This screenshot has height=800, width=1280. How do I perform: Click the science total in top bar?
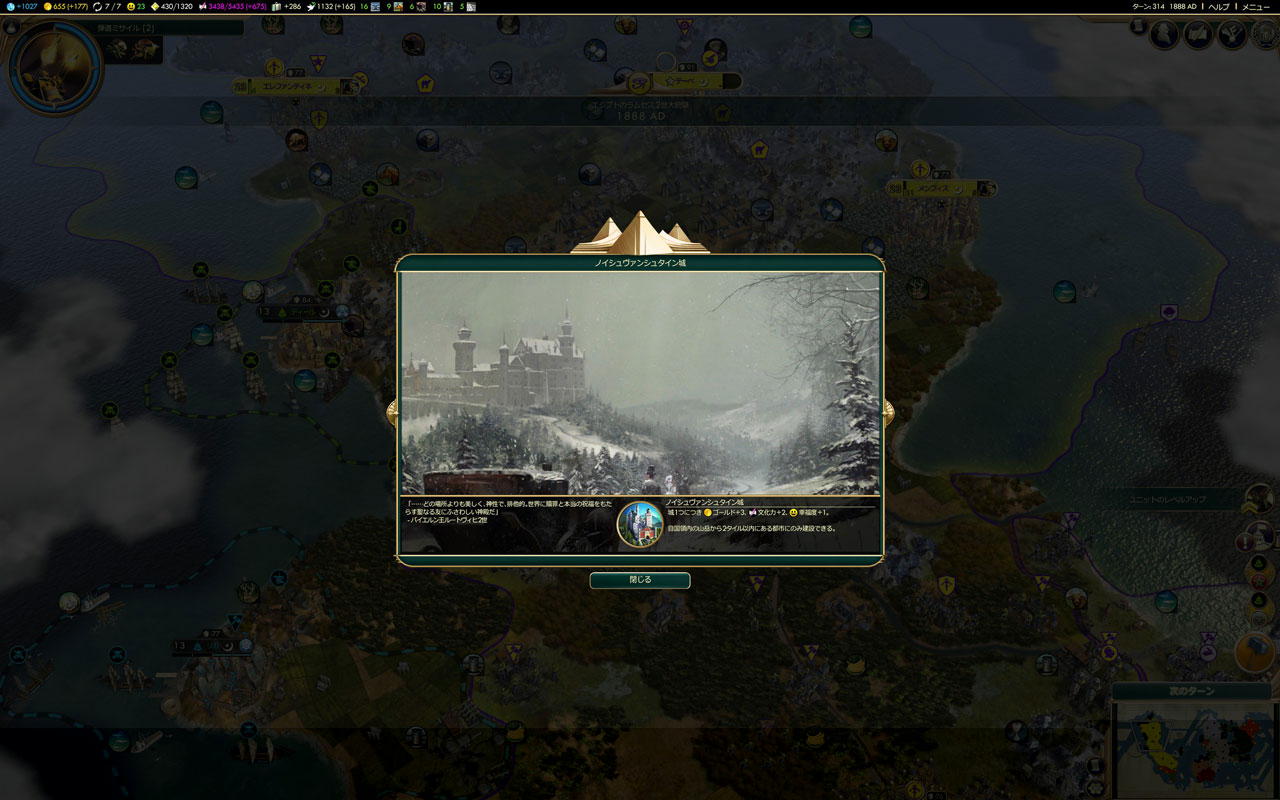pos(20,7)
